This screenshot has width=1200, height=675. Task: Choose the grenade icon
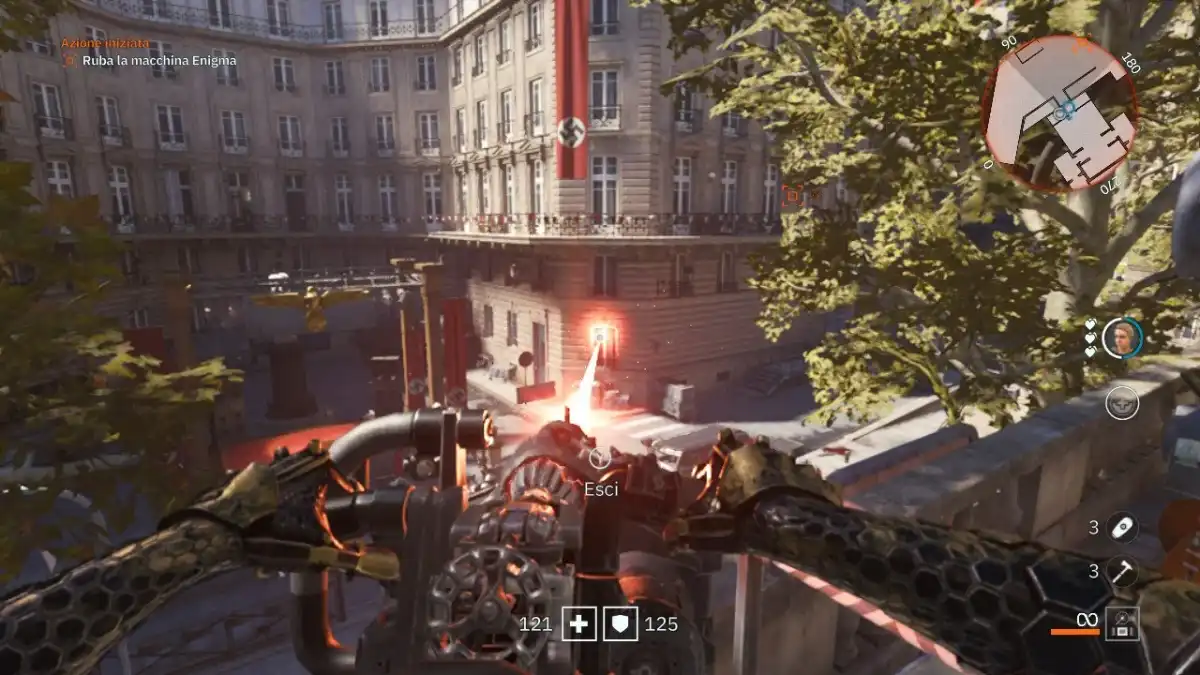(x=1122, y=527)
